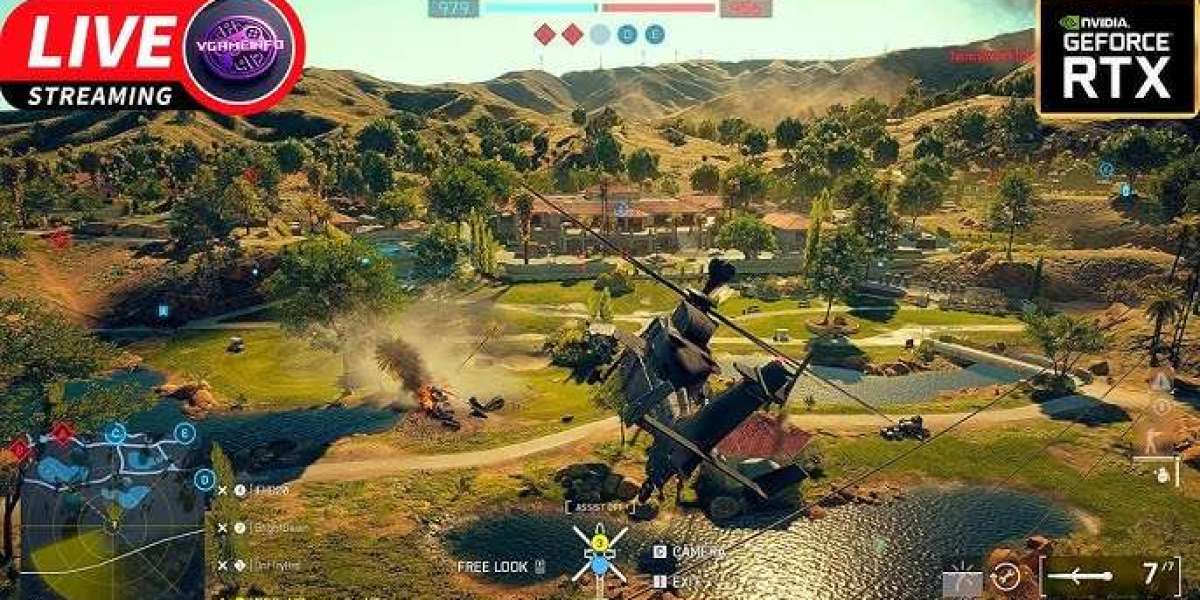Click the Nvidia GeForce RTX badge
Screen dimensions: 1200x600
(1117, 58)
